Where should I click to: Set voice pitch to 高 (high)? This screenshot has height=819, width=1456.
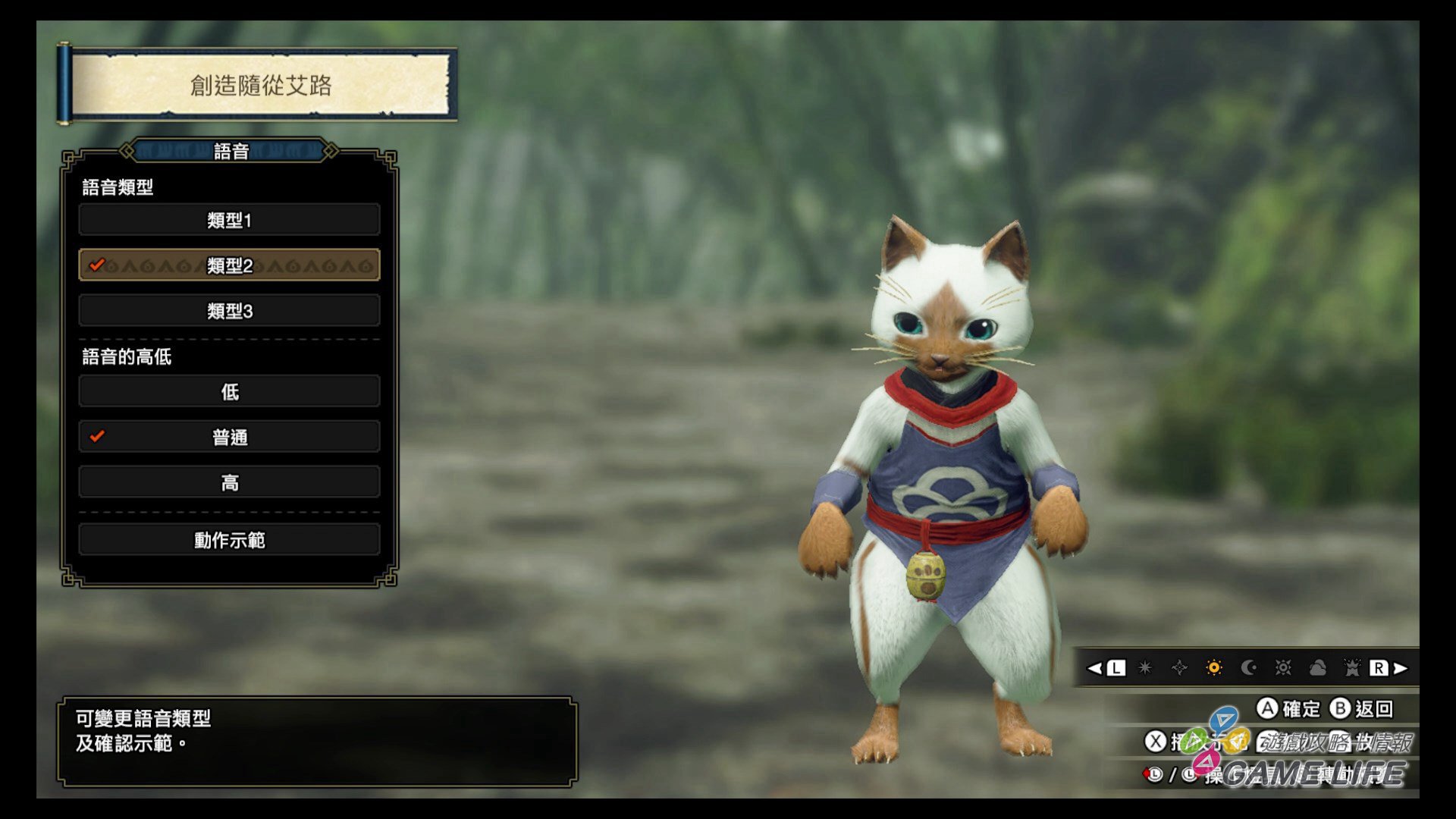pyautogui.click(x=229, y=482)
